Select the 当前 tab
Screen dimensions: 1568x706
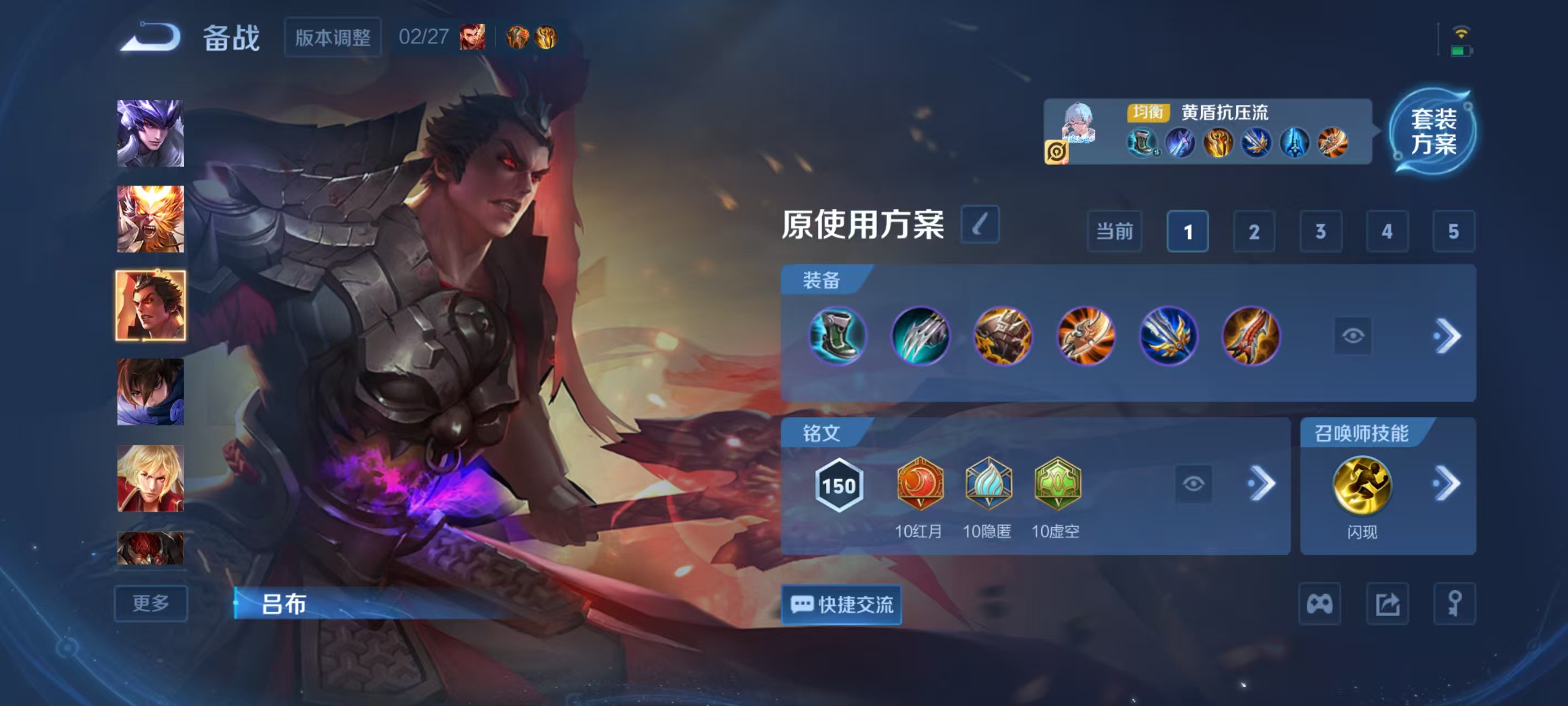click(1114, 232)
